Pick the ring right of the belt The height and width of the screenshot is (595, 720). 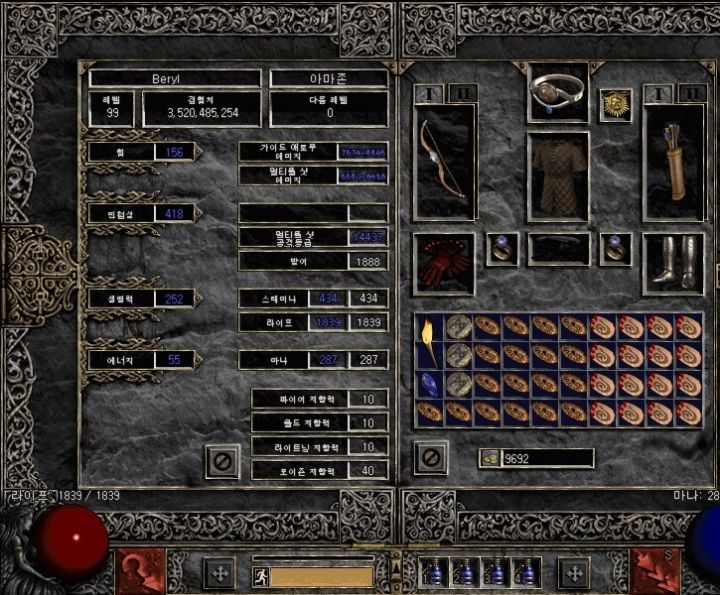615,249
